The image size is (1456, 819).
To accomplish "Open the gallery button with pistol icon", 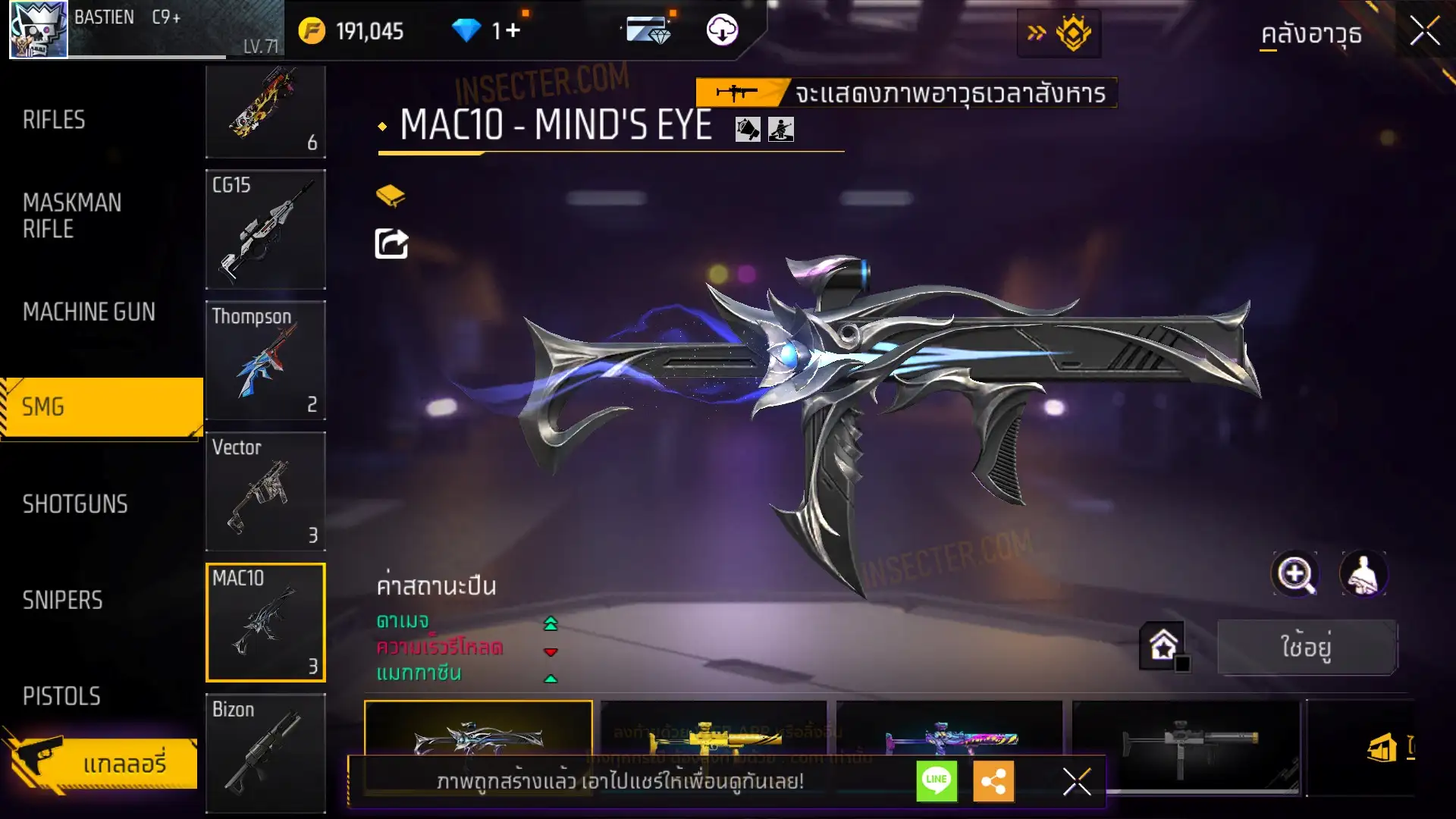I will tap(102, 763).
